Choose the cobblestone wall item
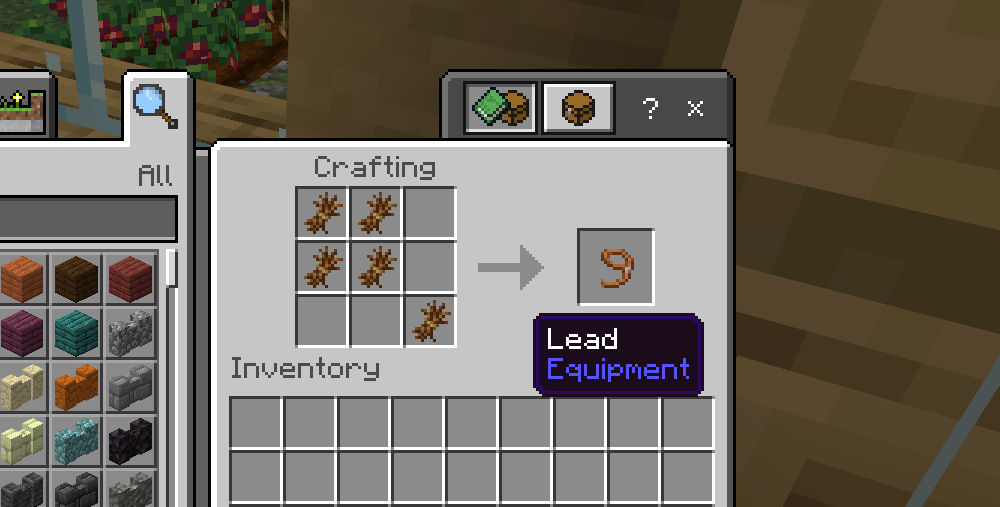The width and height of the screenshot is (1000, 507). click(131, 332)
